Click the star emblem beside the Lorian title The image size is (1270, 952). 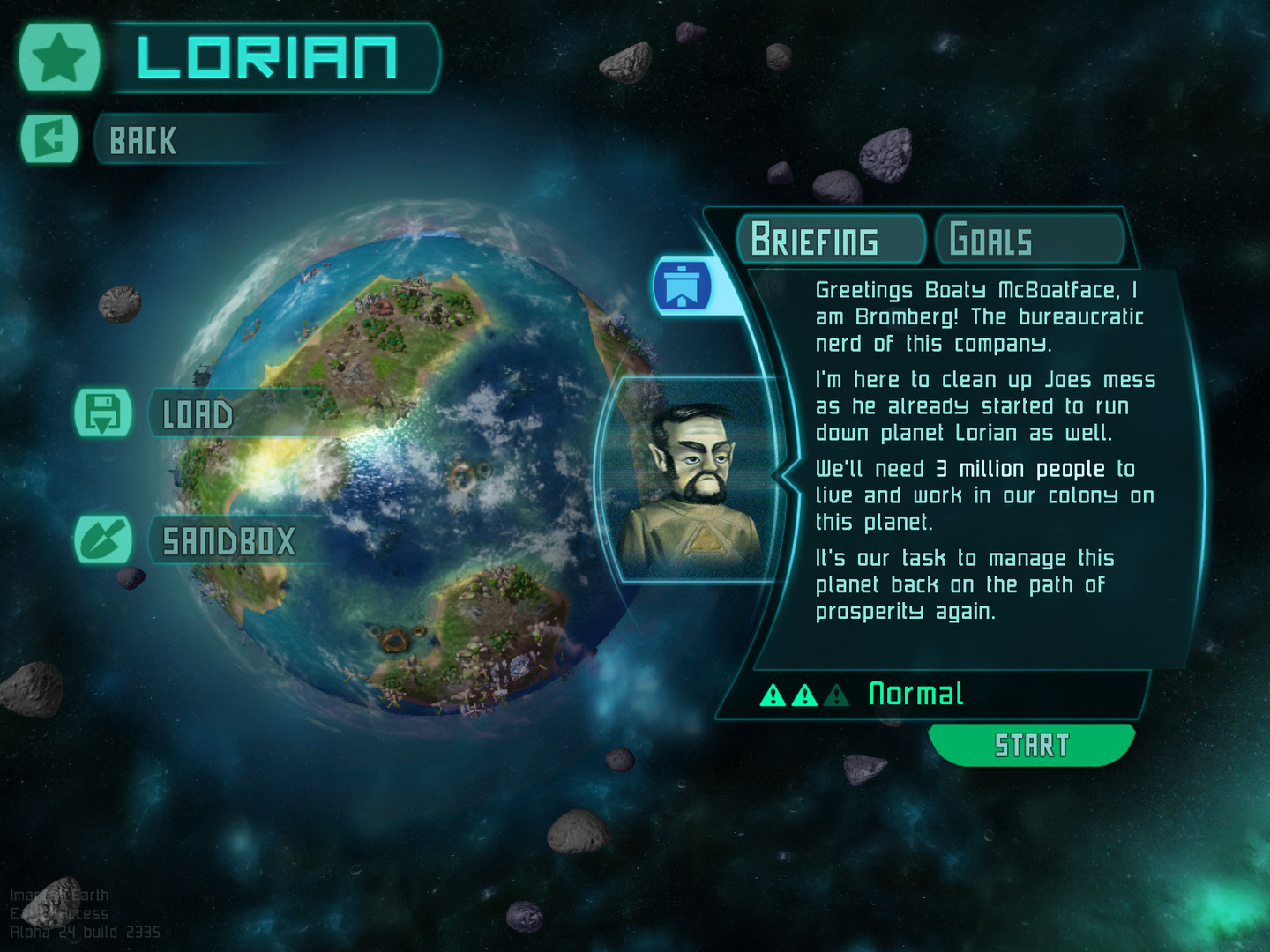(59, 58)
